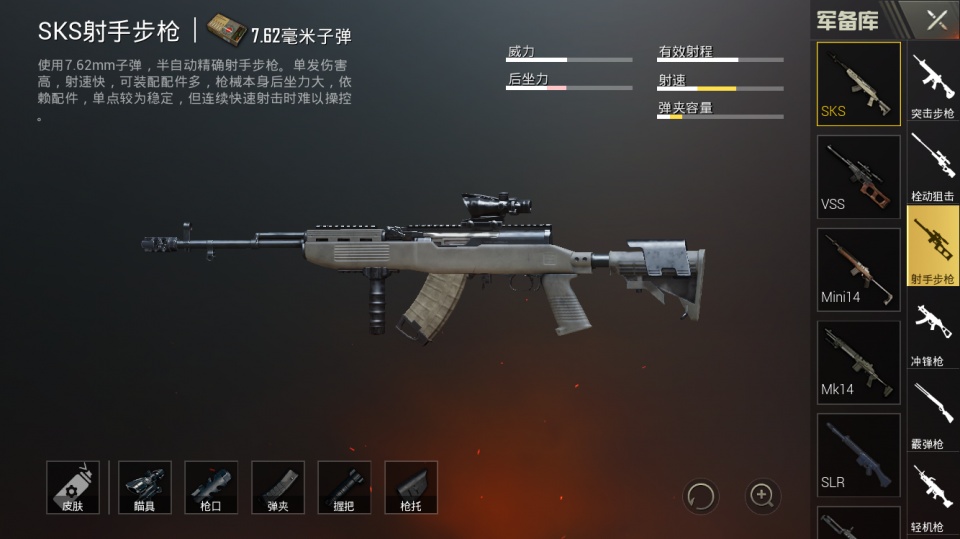View the 轻机枪 category

(932, 494)
